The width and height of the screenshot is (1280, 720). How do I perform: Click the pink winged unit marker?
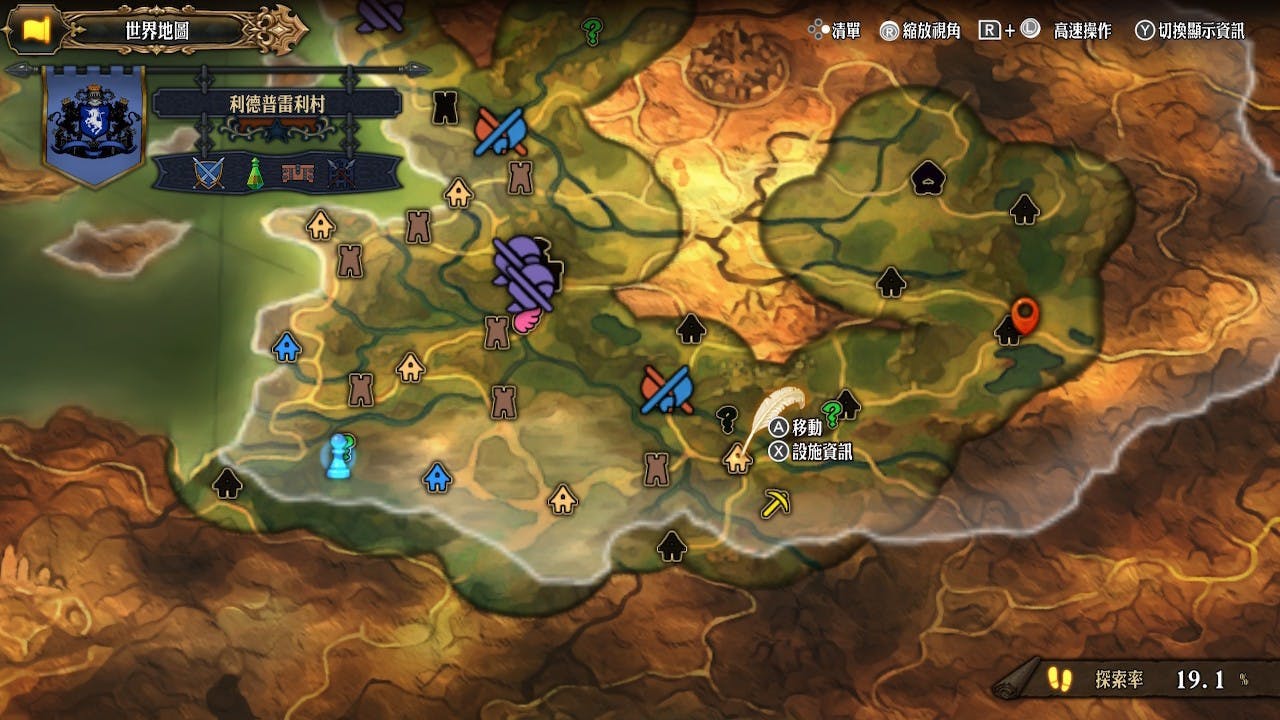tap(526, 319)
